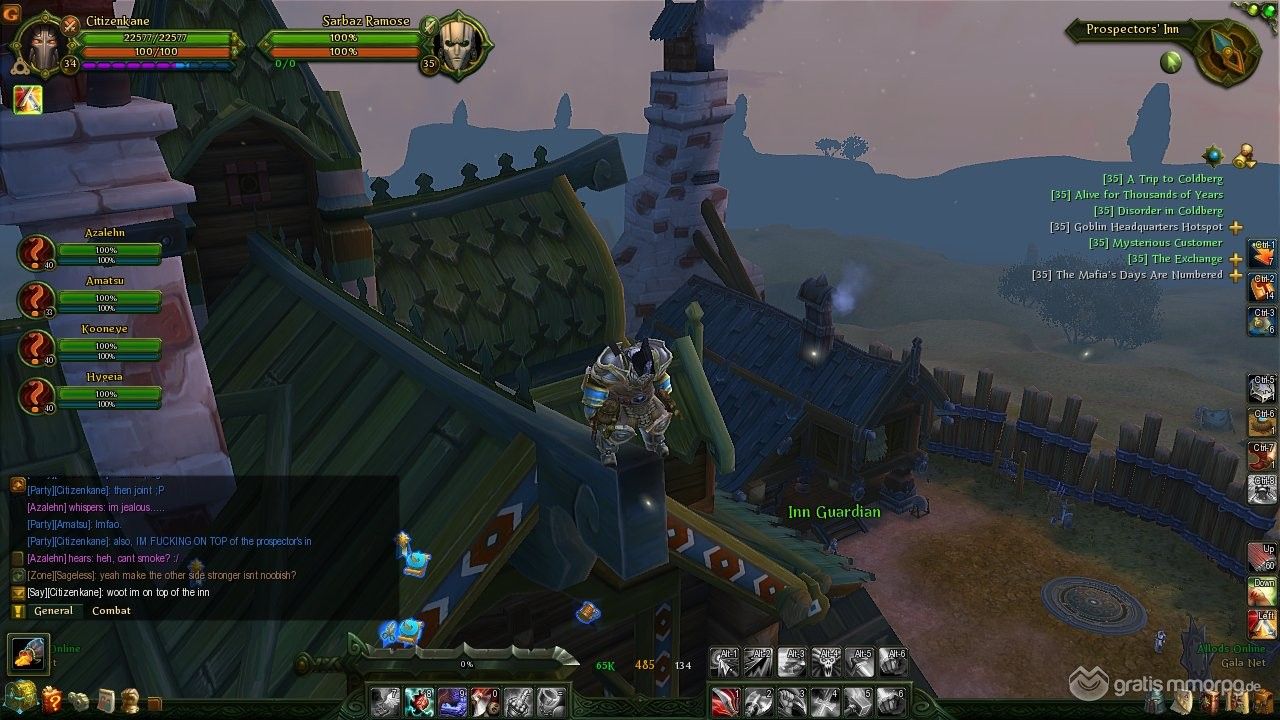Select party member Amatsu's frame
1280x720 pixels.
click(37, 300)
